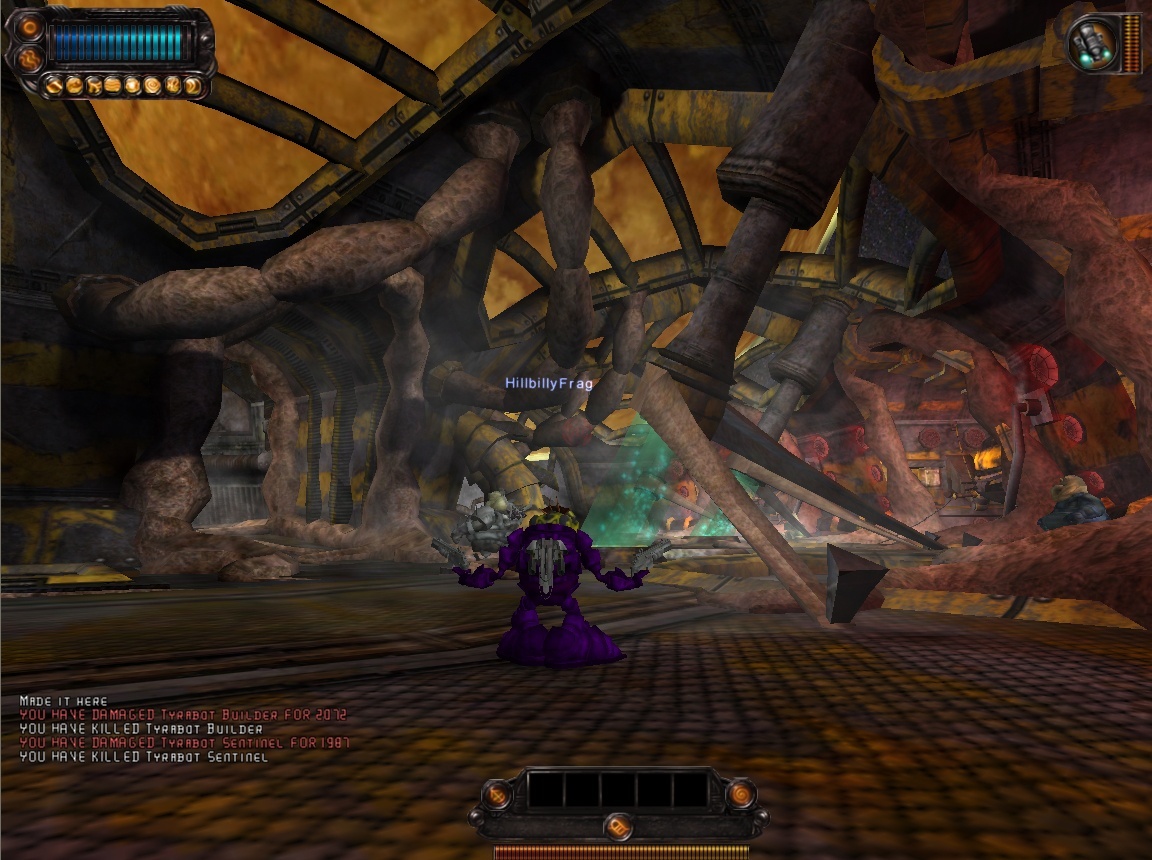Select the horizontal stripes glyph in the rune row
The image size is (1152, 860).
(113, 86)
